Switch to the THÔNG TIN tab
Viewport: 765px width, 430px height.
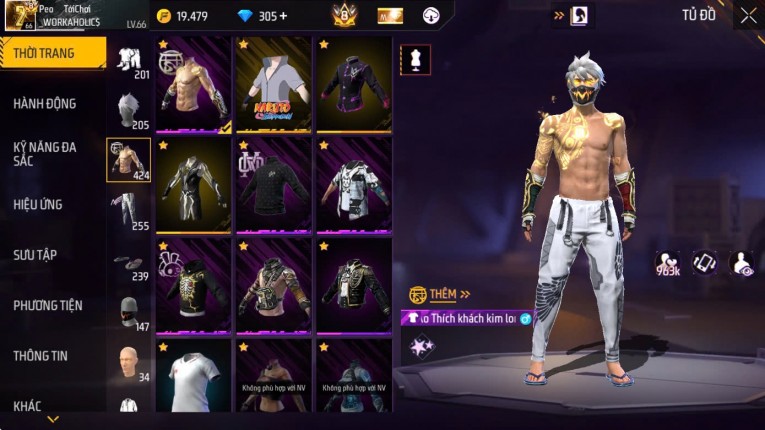tap(41, 355)
